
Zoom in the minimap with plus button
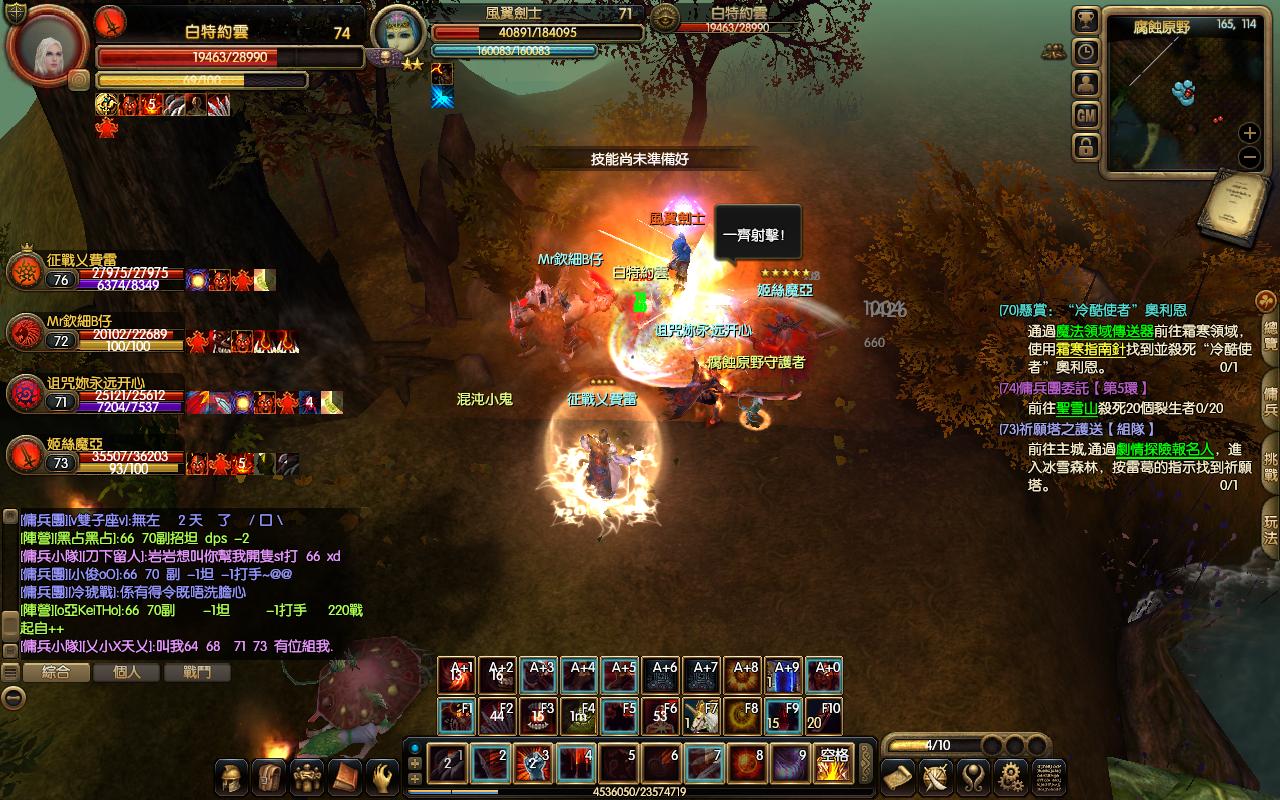coord(1249,133)
